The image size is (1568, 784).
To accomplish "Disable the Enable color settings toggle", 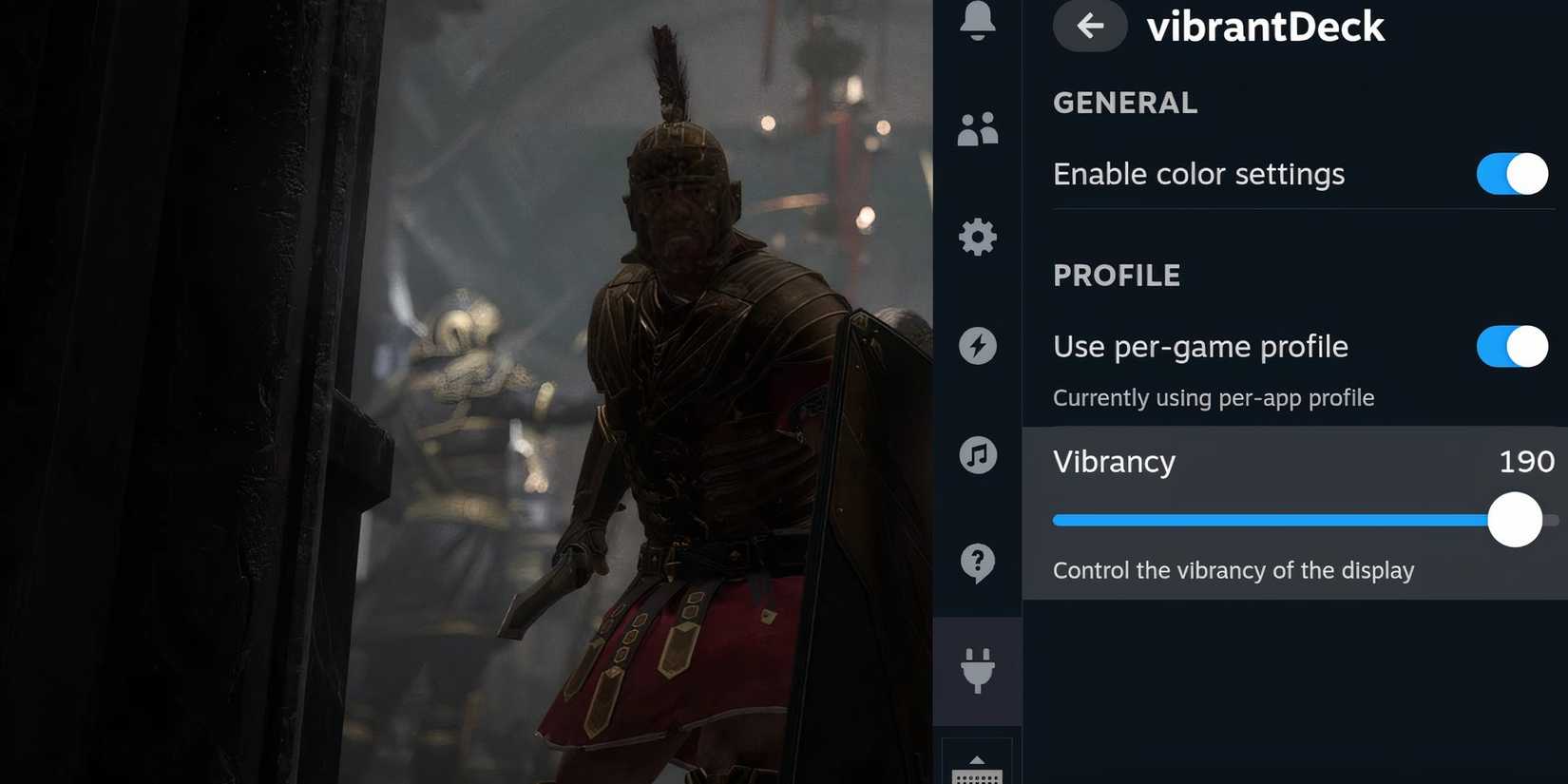I will [x=1511, y=174].
